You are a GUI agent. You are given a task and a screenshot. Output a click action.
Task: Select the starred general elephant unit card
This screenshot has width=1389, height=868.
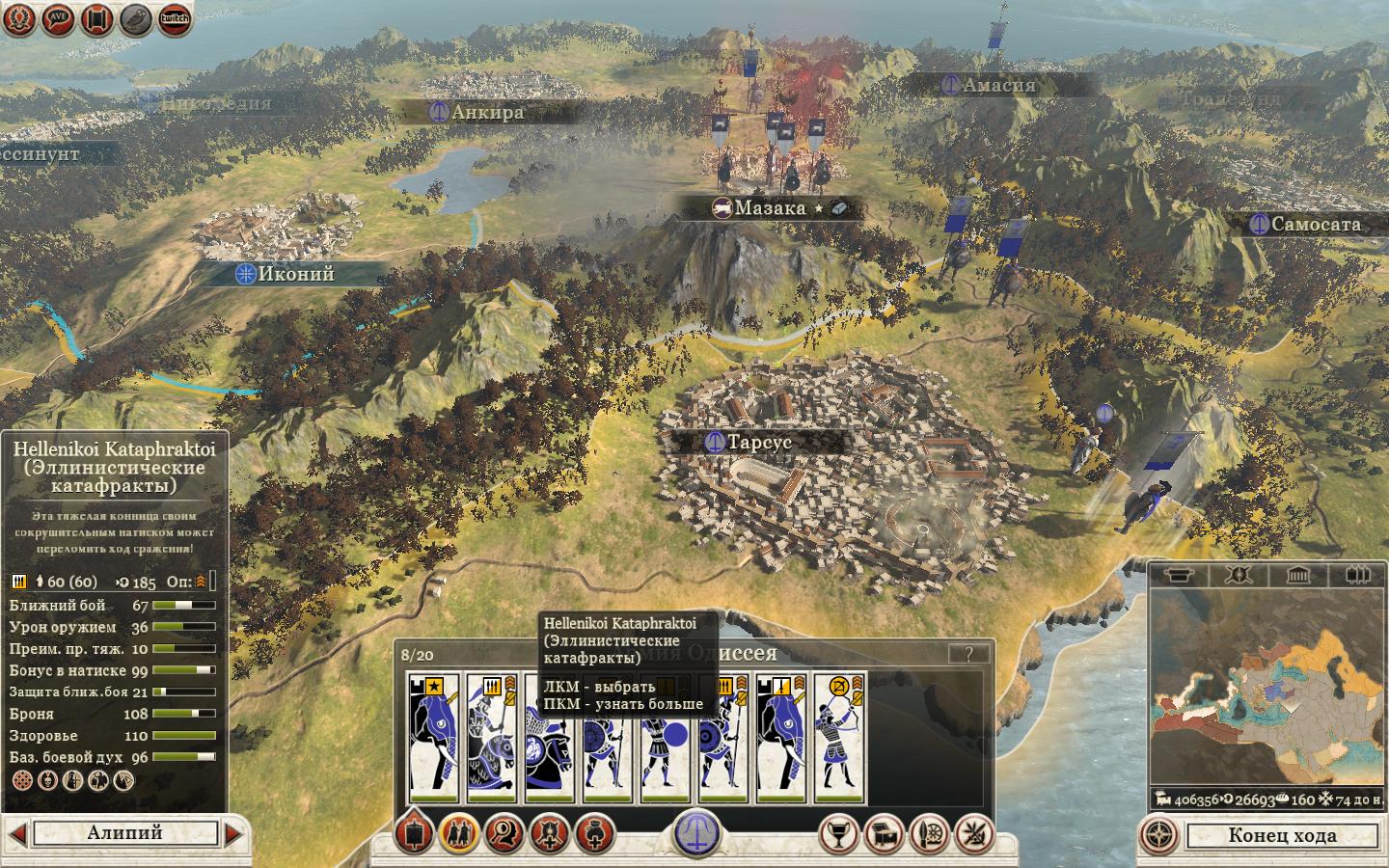click(x=434, y=738)
